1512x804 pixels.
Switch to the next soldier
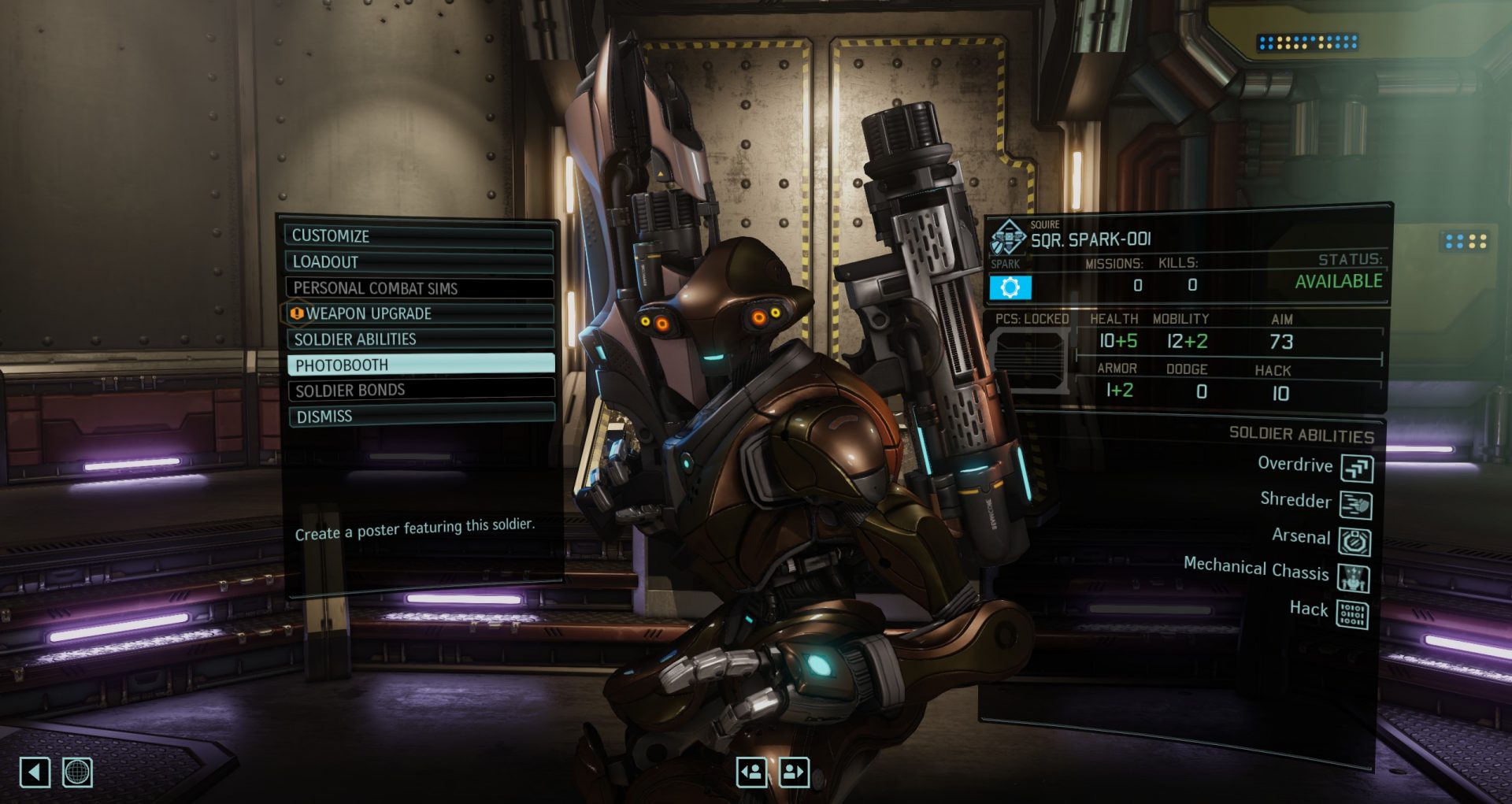click(x=794, y=773)
